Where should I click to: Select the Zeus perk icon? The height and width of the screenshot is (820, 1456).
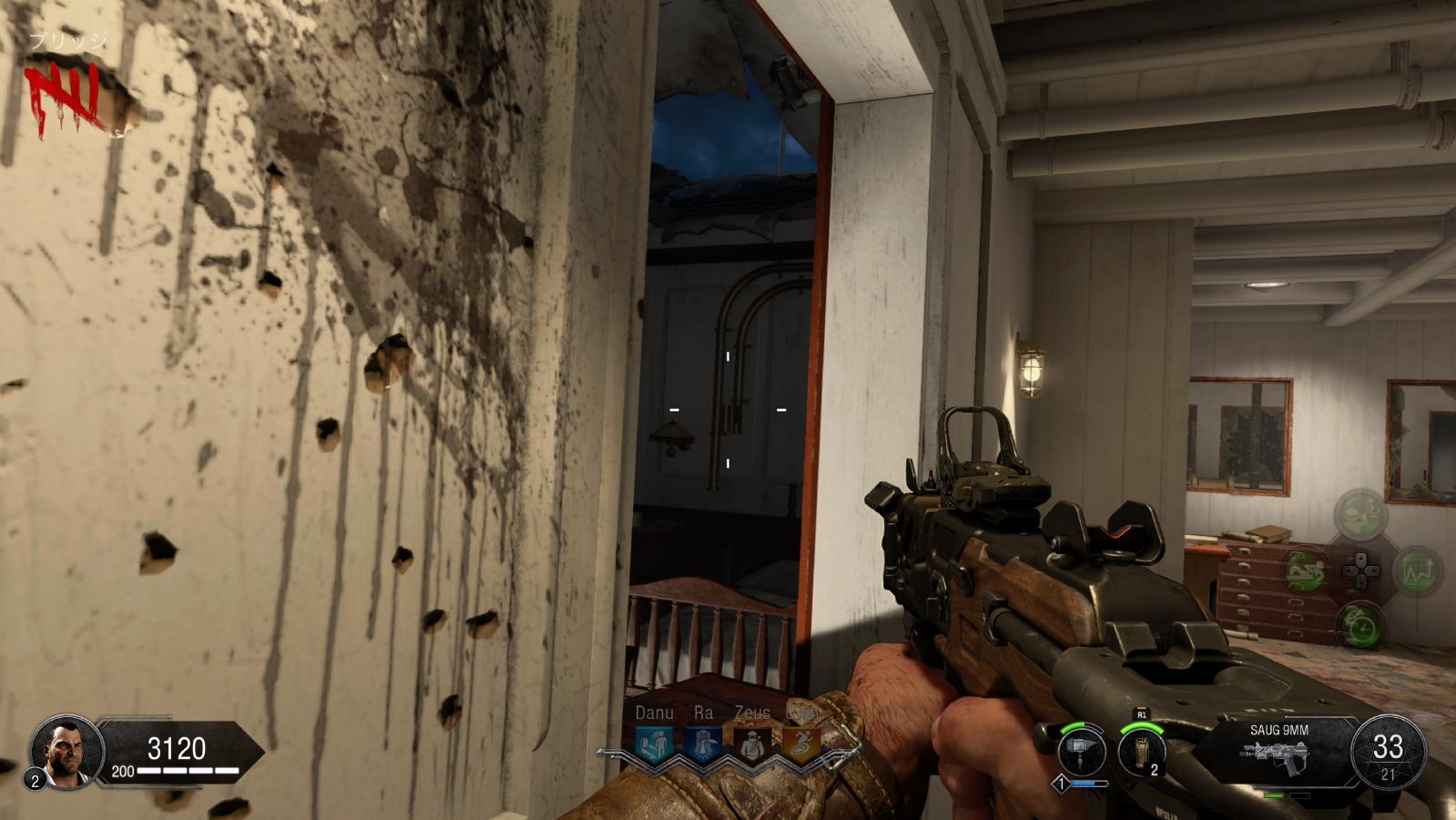tap(752, 743)
